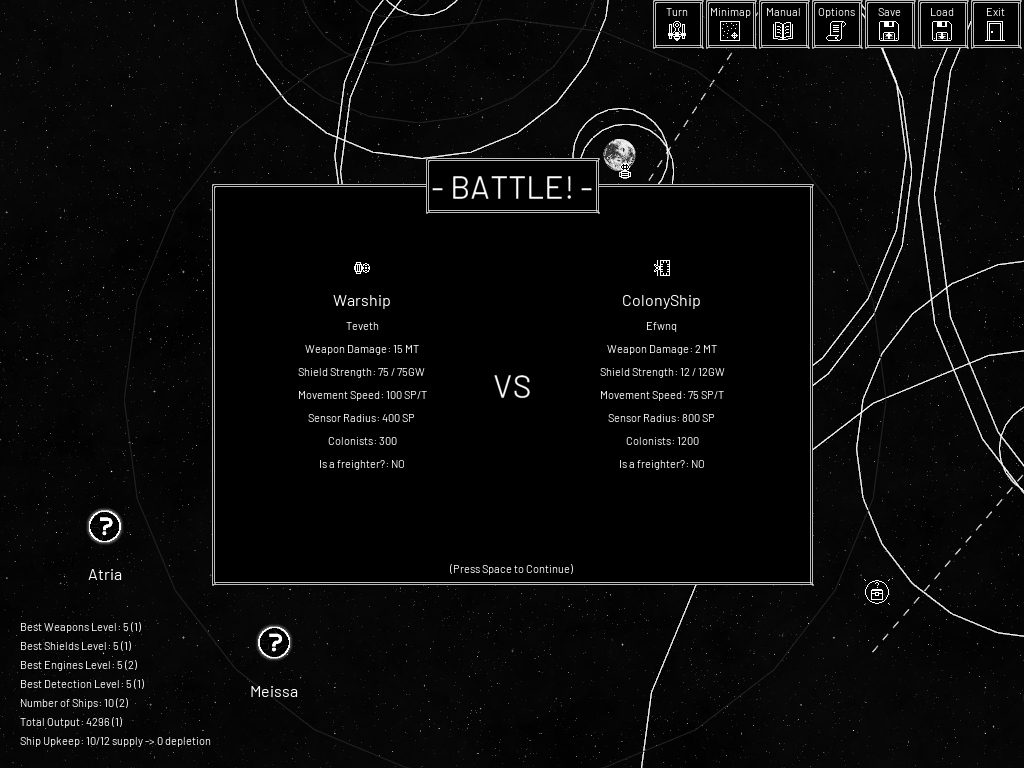End the current turn with Turn button
This screenshot has width=1024, height=768.
[677, 25]
